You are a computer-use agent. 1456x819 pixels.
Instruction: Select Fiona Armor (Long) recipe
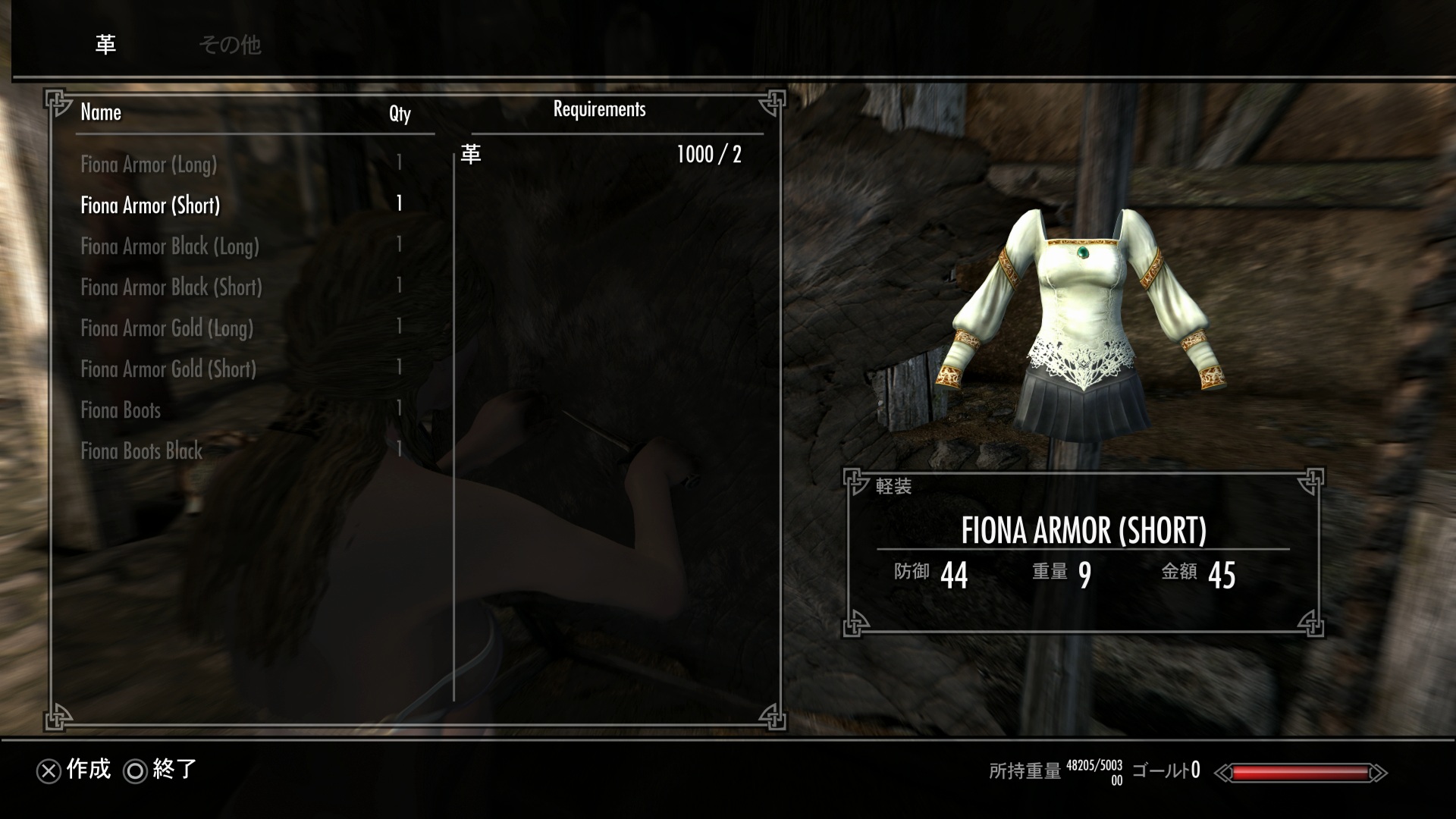[149, 165]
